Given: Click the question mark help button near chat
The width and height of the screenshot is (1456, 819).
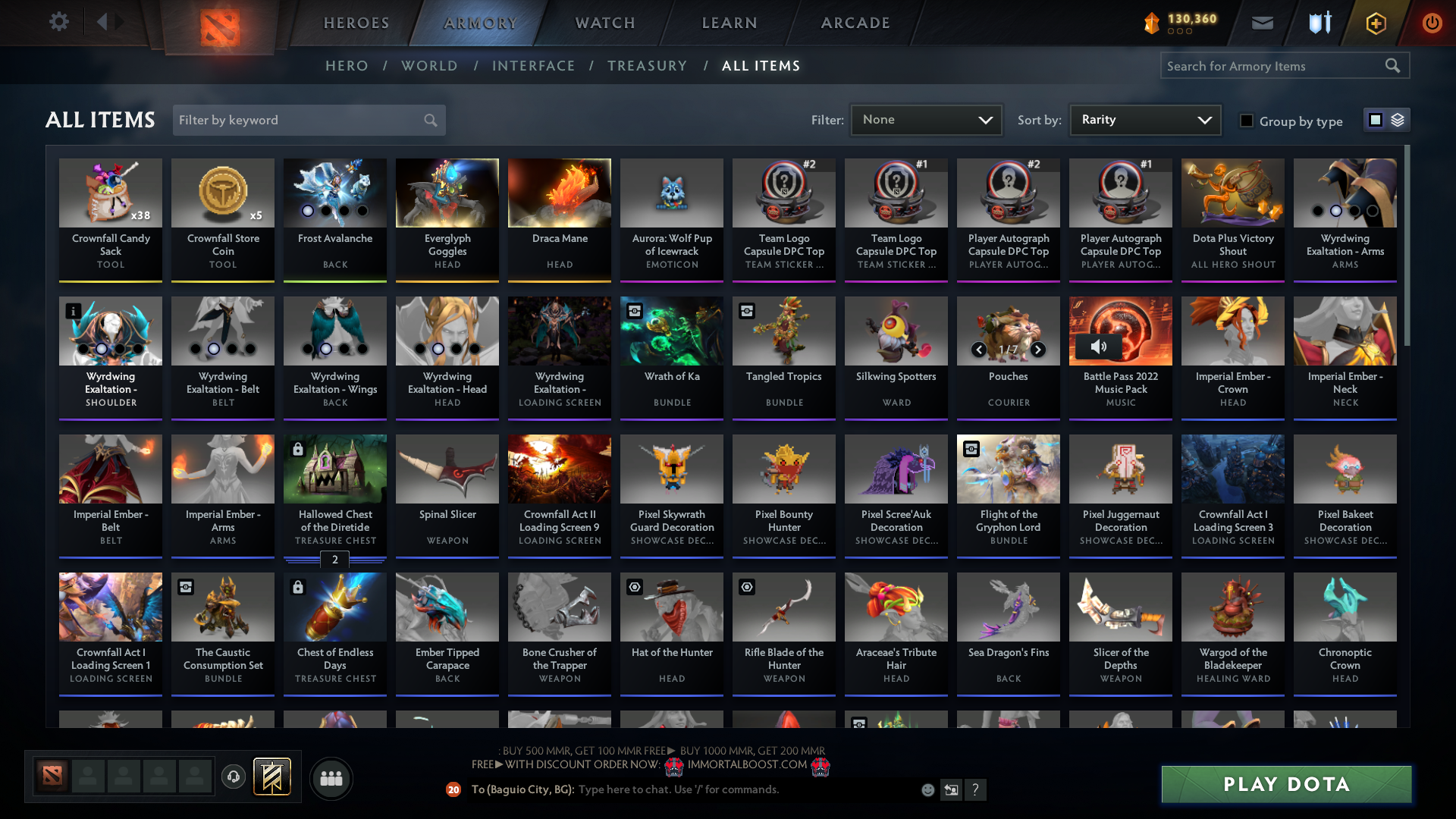Looking at the screenshot, I should 977,790.
